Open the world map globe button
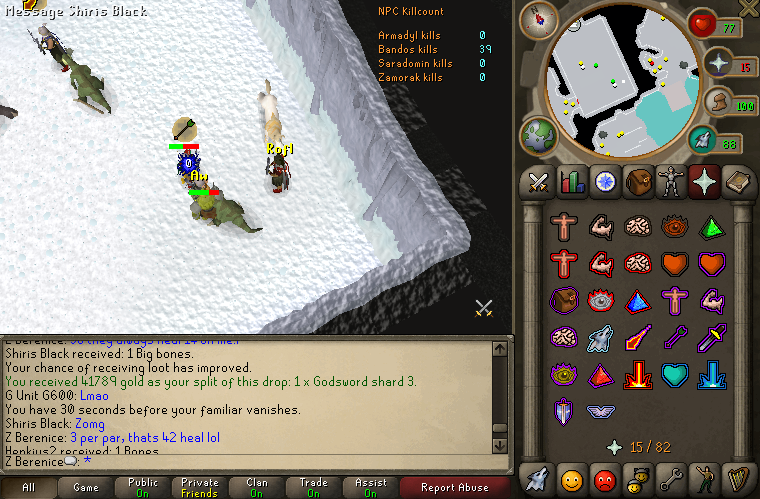The width and height of the screenshot is (760, 499). [x=537, y=136]
